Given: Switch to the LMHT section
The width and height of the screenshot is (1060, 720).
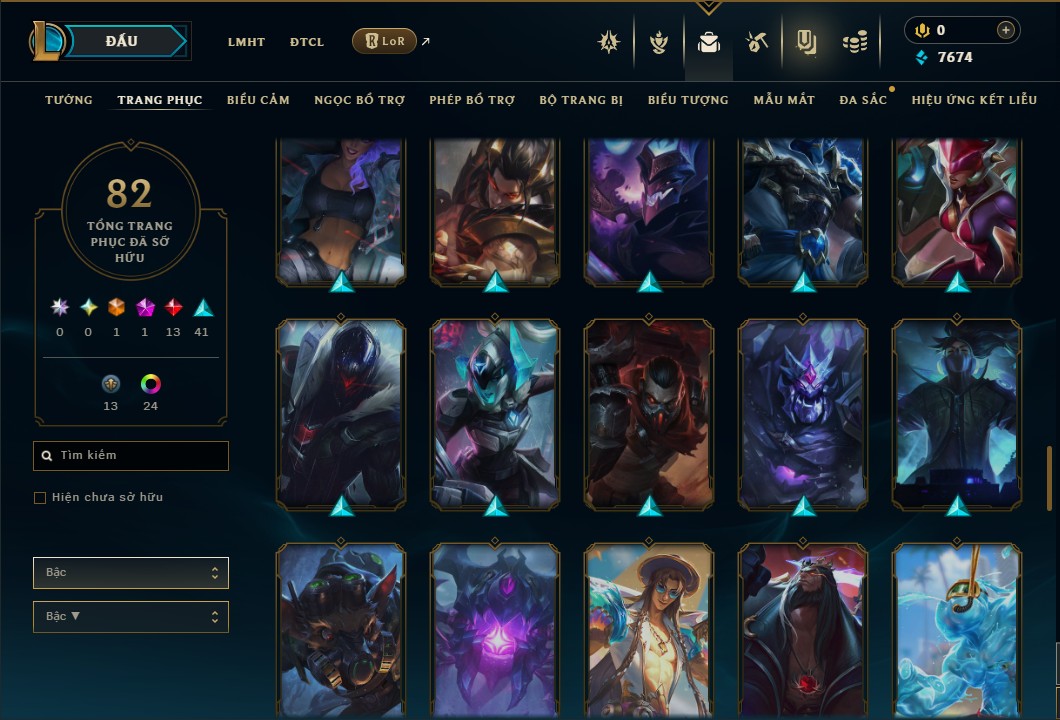Looking at the screenshot, I should [246, 42].
